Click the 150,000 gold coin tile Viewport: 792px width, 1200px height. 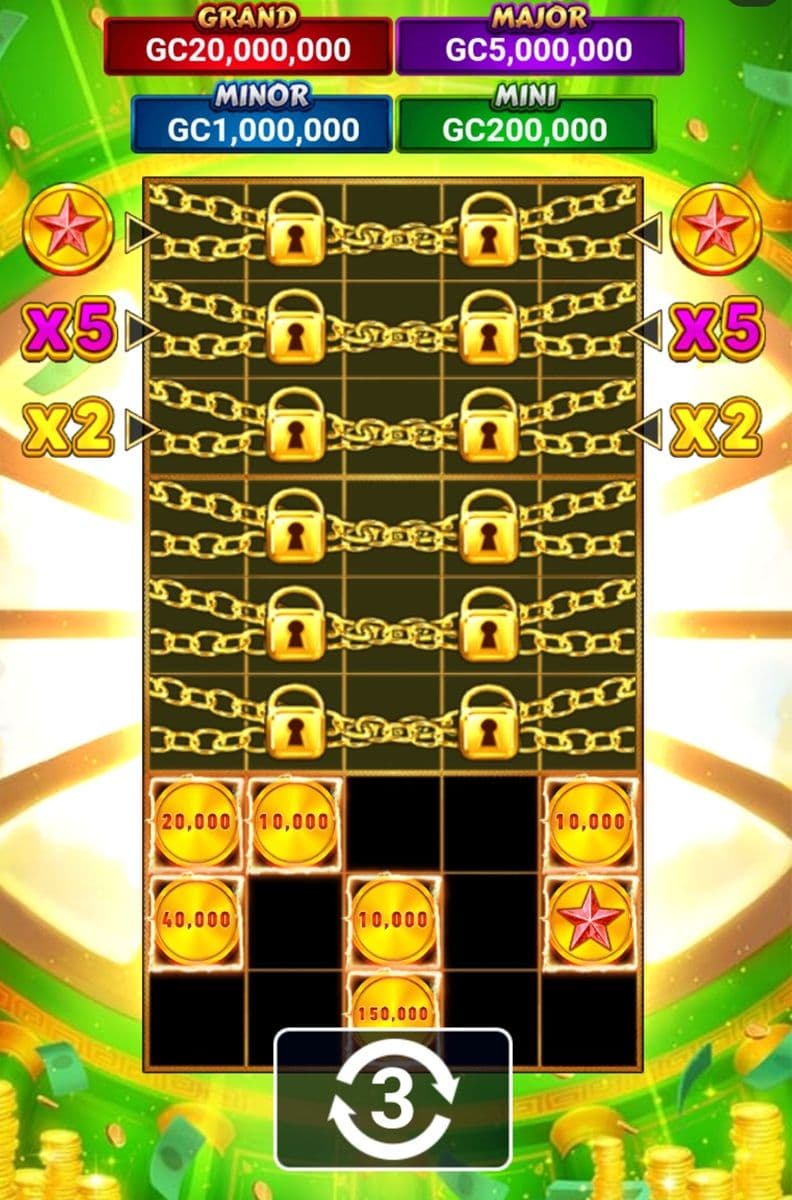[394, 1004]
